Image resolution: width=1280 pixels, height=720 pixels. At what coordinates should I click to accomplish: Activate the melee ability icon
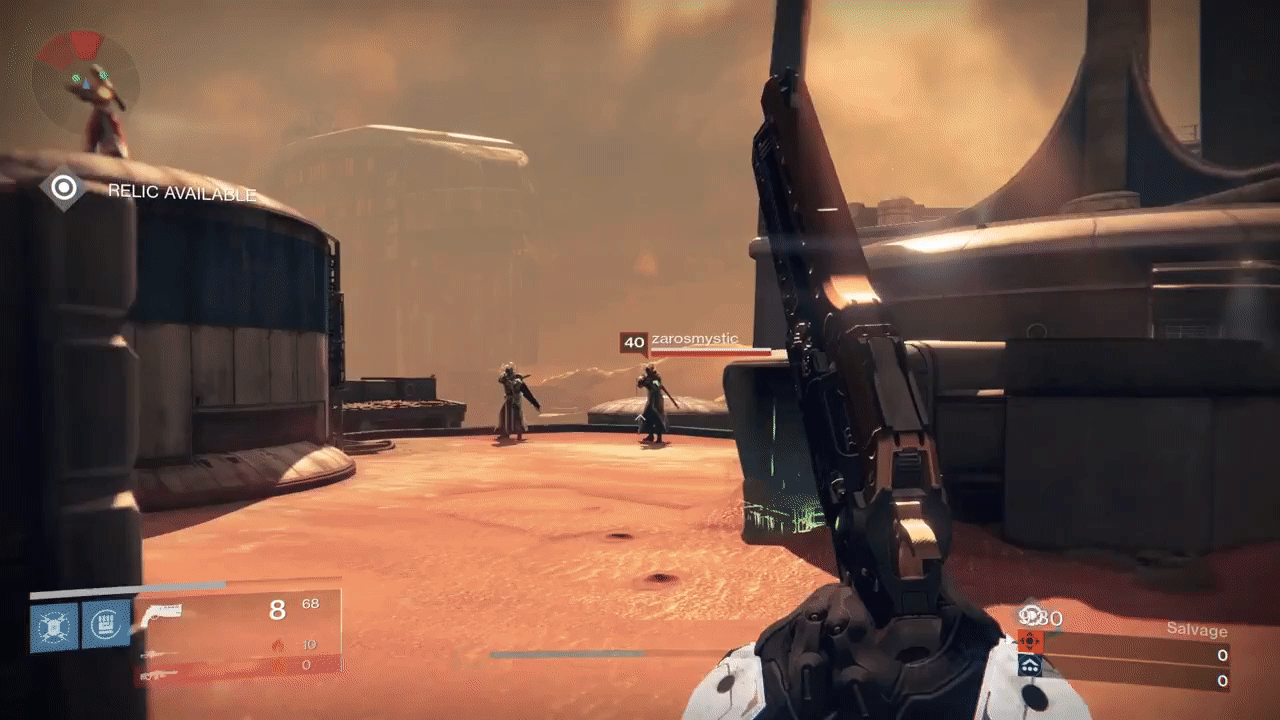coord(106,626)
